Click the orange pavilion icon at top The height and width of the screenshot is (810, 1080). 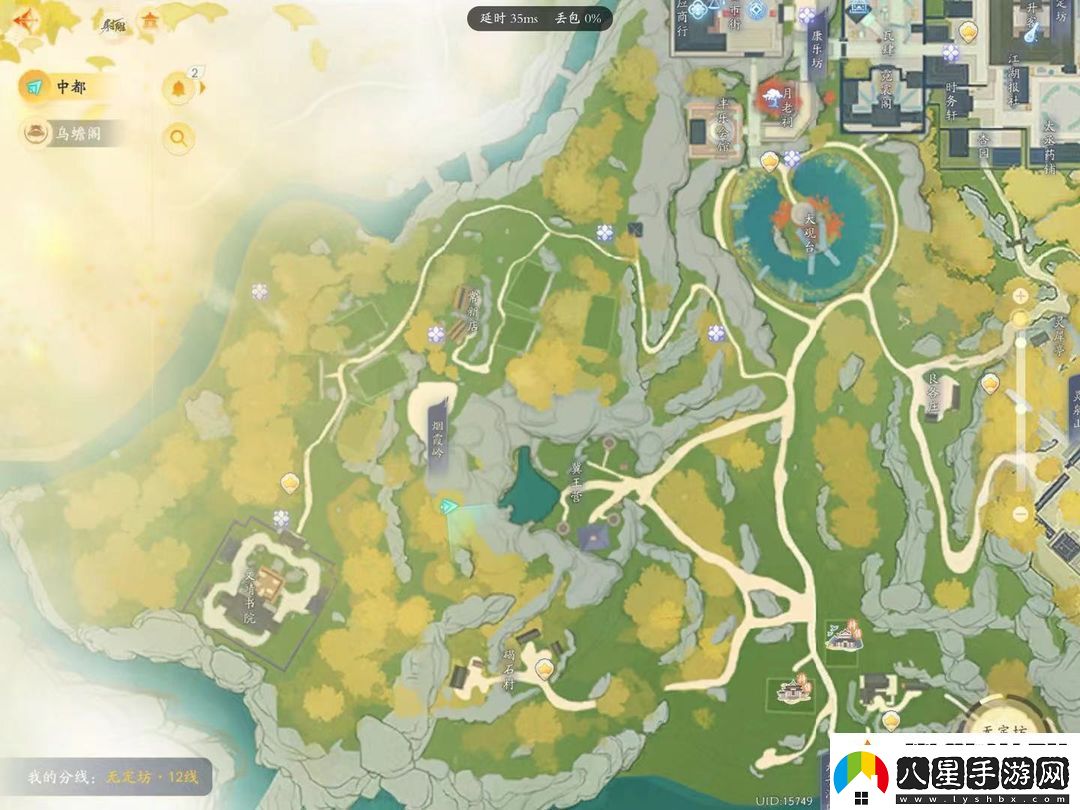tap(150, 20)
